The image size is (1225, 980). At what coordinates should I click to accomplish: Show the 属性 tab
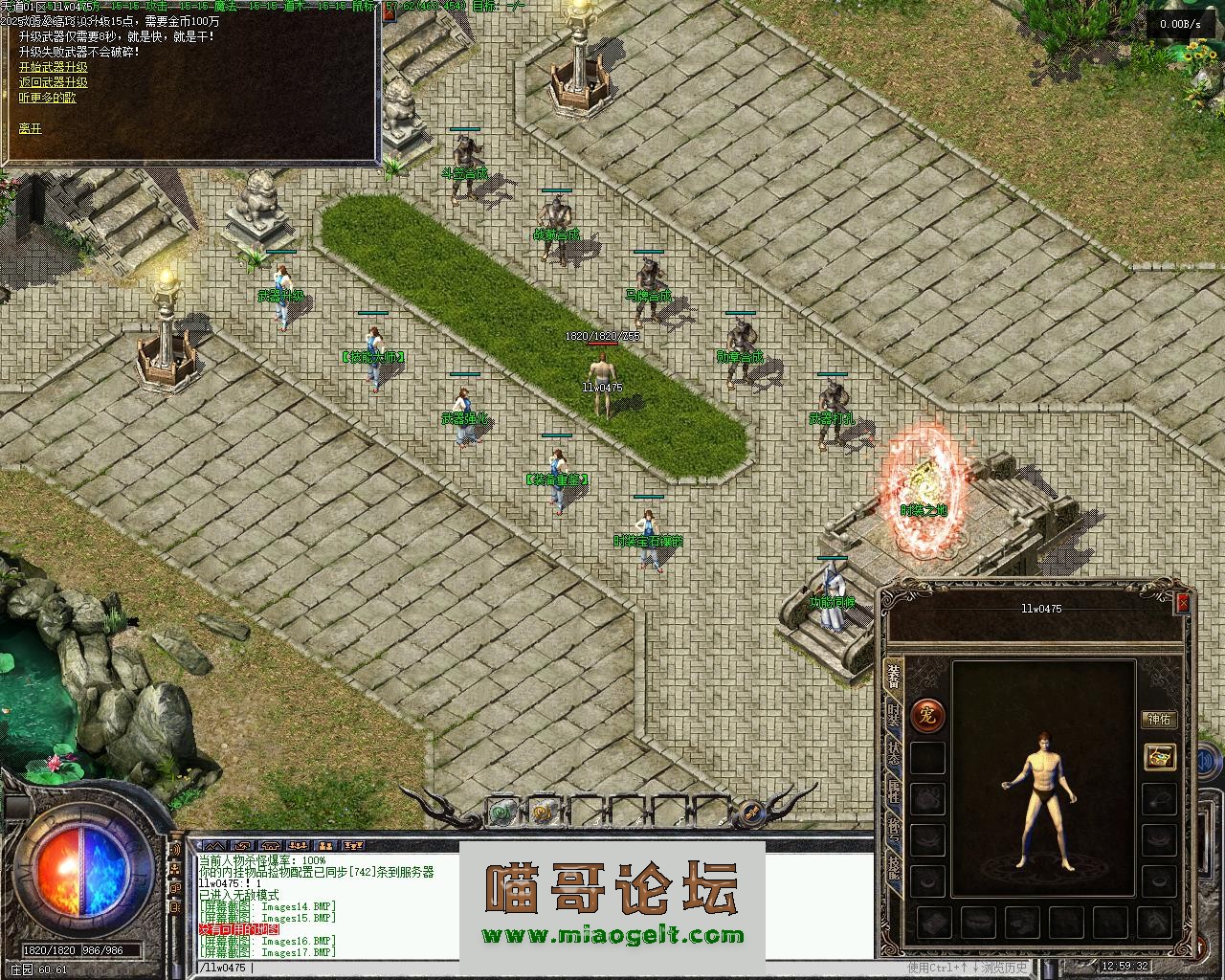click(x=893, y=791)
